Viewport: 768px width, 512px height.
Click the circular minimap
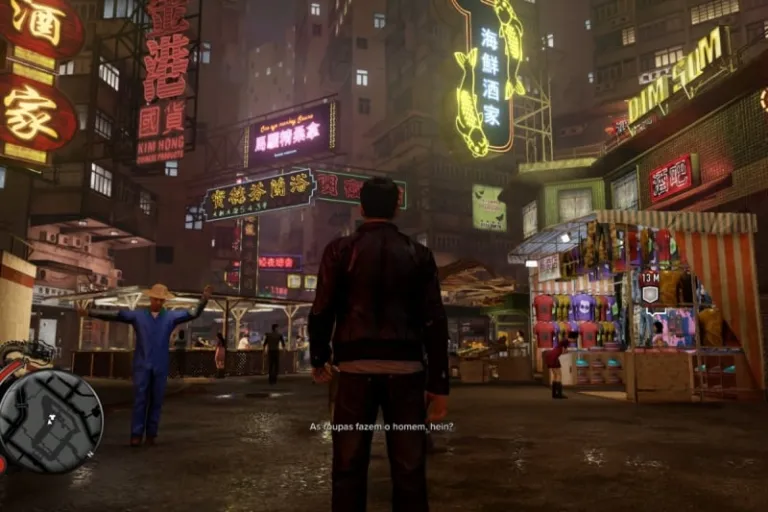[50, 421]
